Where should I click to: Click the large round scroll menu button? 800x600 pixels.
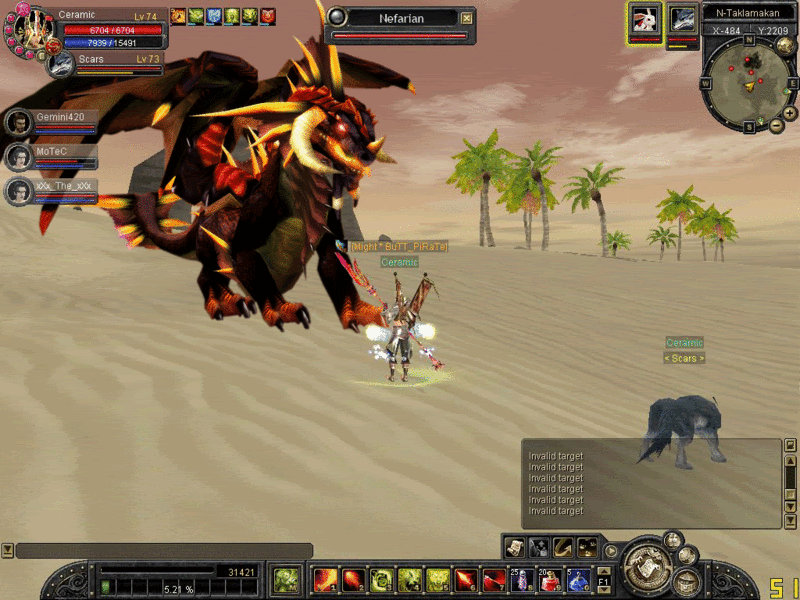coord(646,567)
